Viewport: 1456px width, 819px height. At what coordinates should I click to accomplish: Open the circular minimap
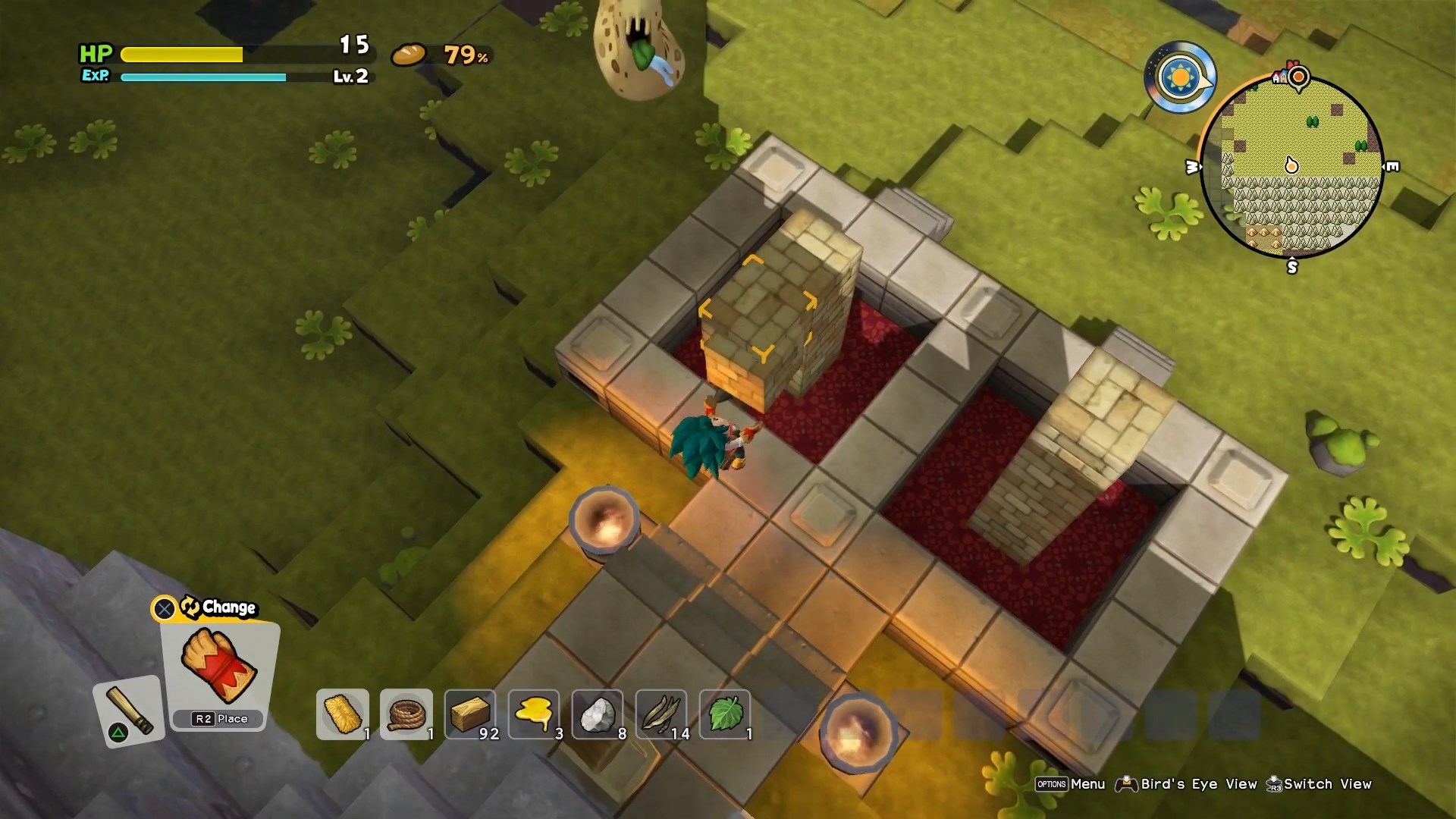pyautogui.click(x=1292, y=167)
